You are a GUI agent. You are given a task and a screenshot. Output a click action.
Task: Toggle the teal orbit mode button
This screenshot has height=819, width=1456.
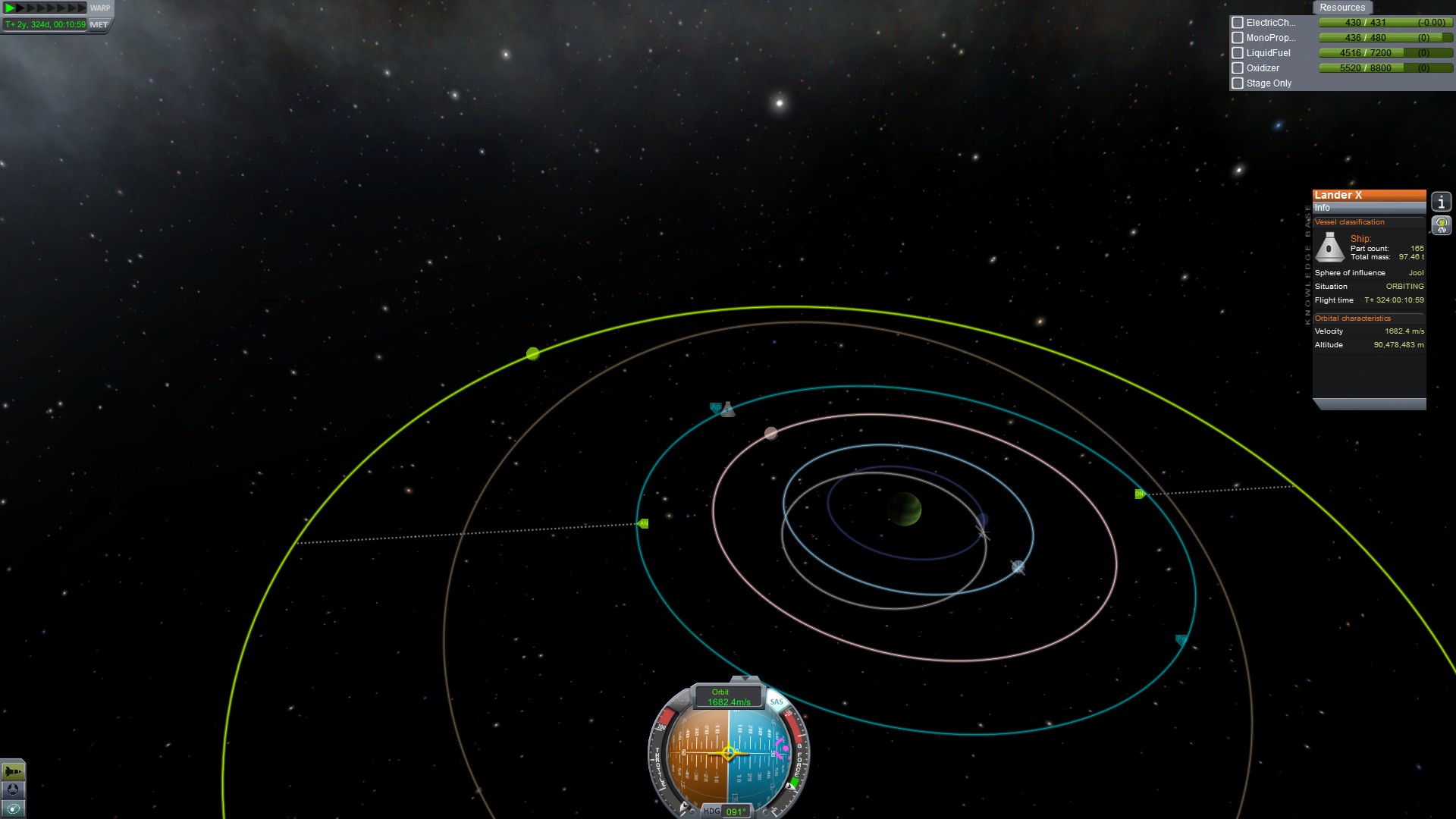13,808
